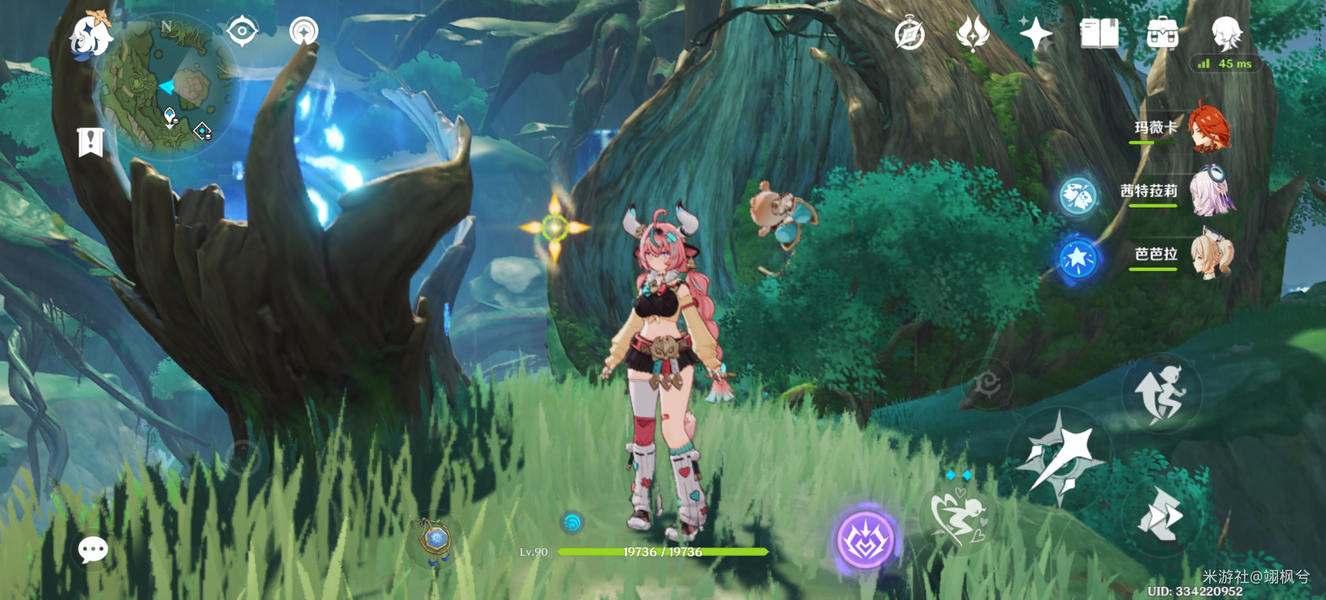Trigger 芭芭拉's blue star burst icon
Viewport: 1326px width, 600px height.
[1078, 259]
